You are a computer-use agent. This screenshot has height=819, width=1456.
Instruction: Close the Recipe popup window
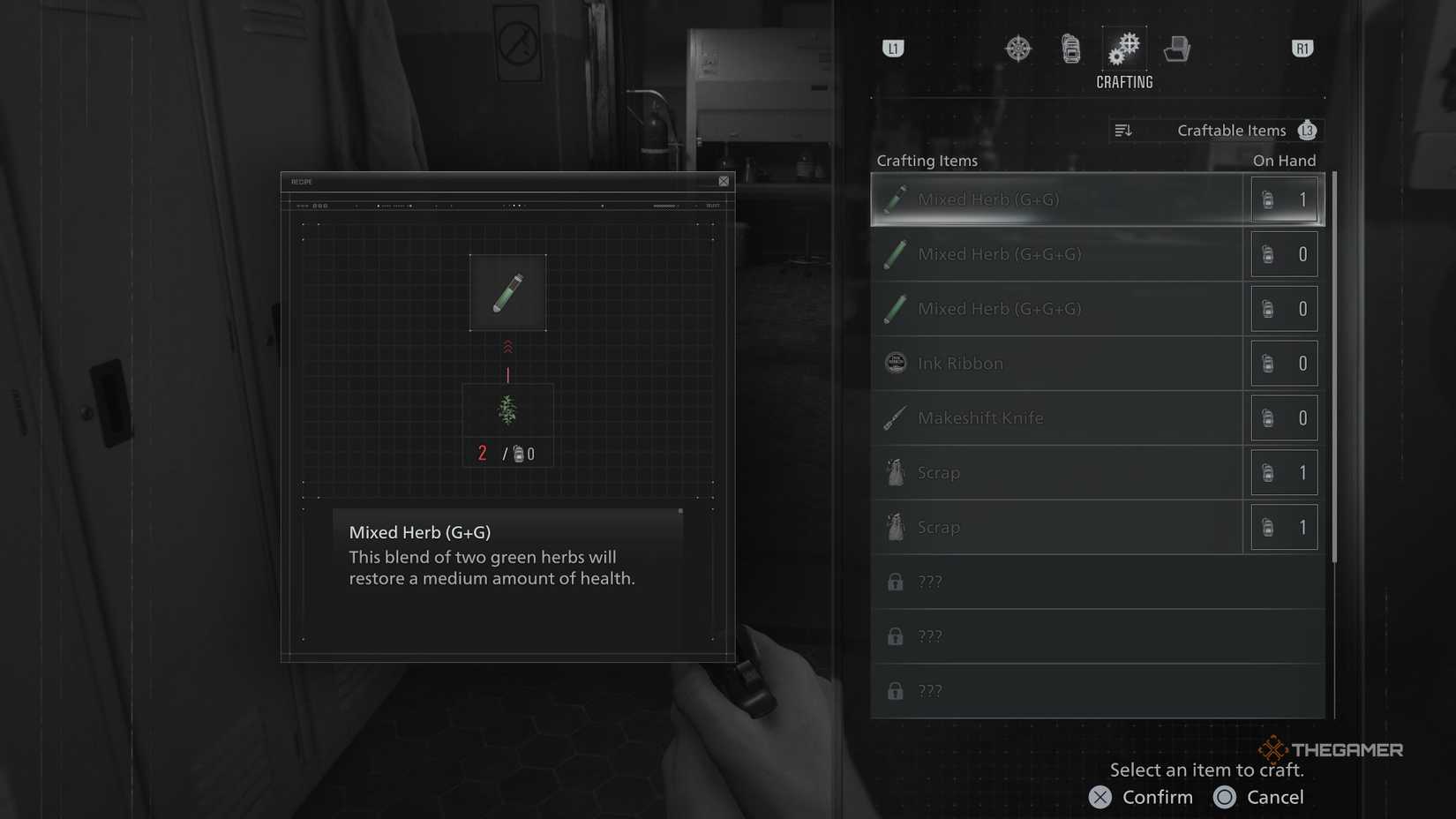tap(723, 181)
